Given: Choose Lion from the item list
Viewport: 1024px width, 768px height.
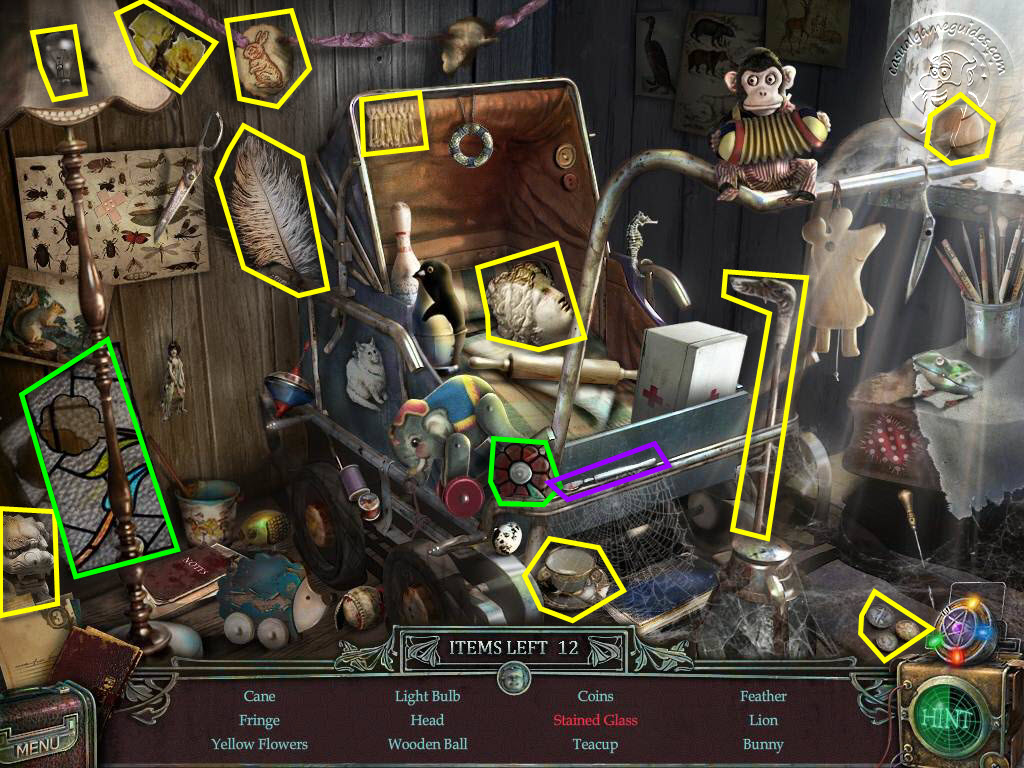Looking at the screenshot, I should [x=763, y=720].
